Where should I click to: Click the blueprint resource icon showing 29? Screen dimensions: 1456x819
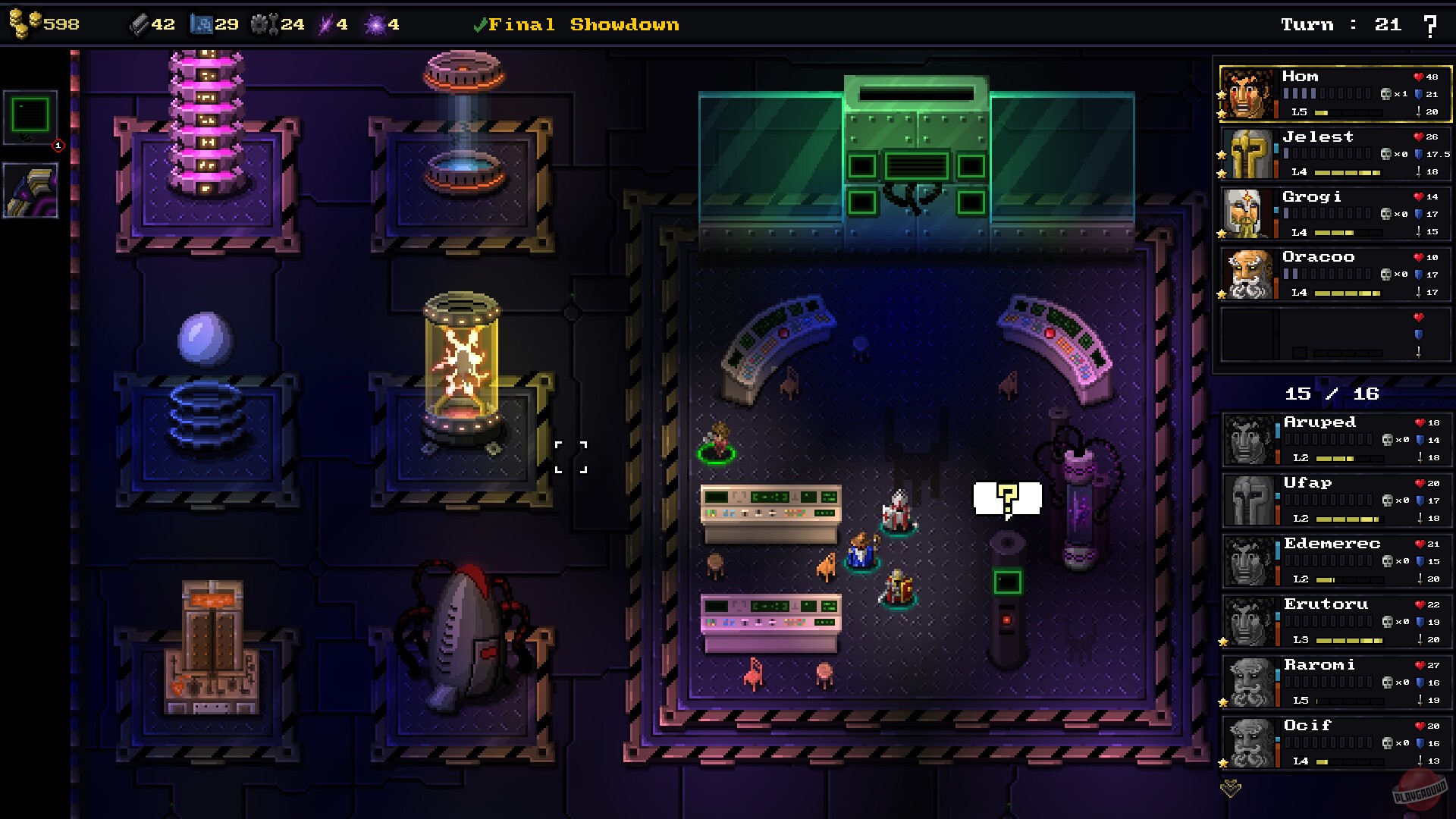[x=203, y=23]
